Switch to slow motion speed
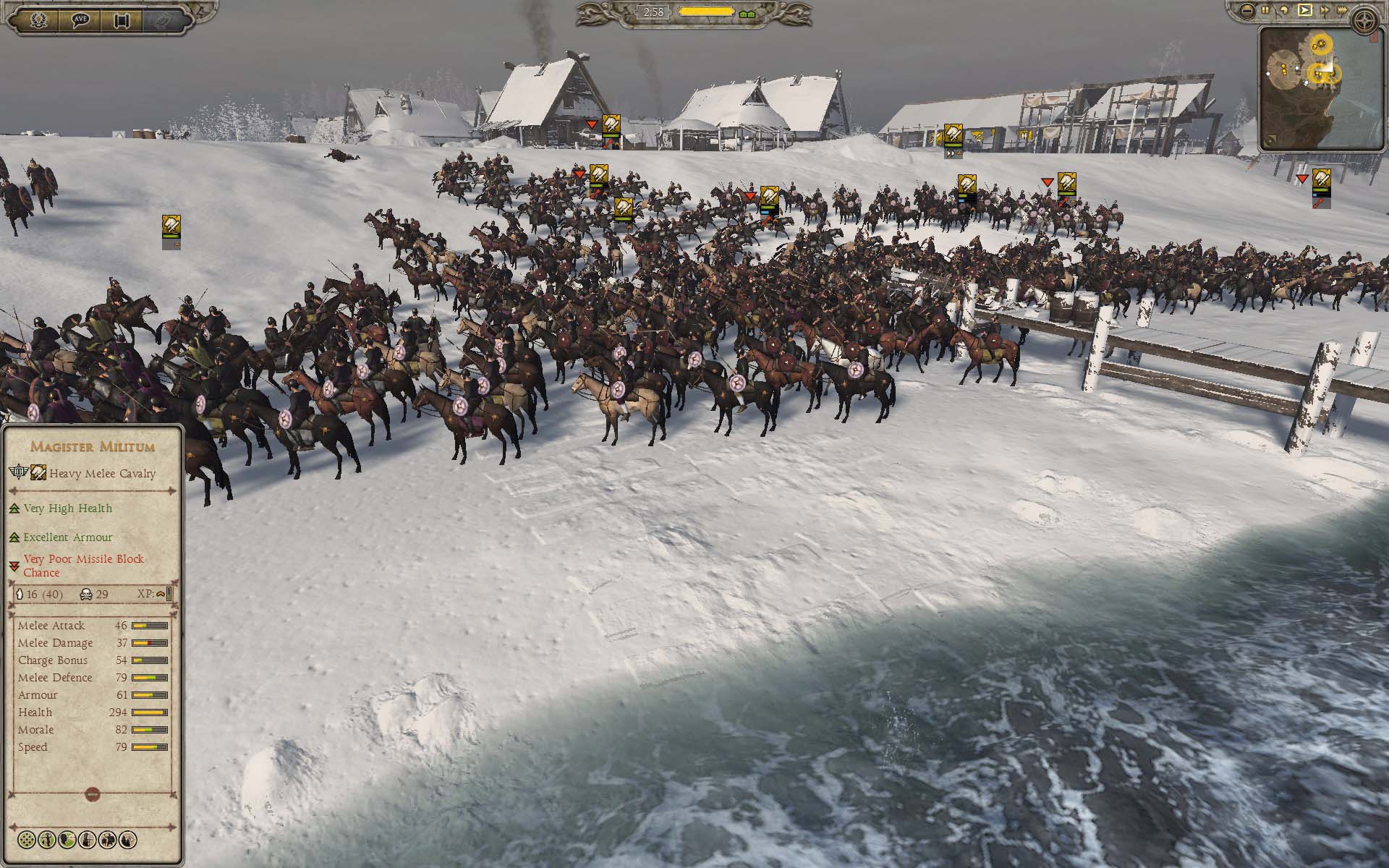The image size is (1389, 868). click(x=1284, y=10)
